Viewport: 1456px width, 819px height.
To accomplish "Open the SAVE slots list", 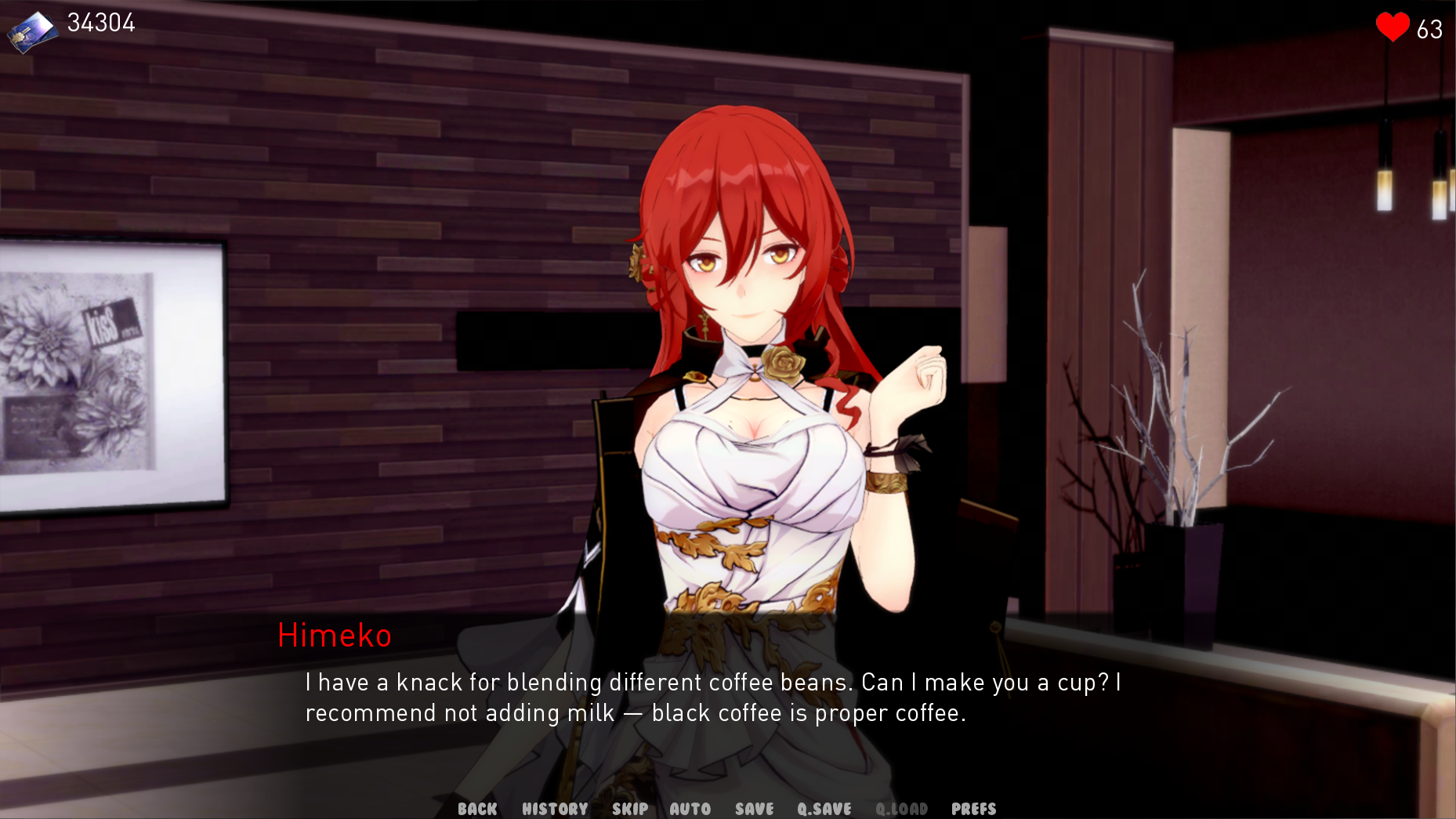I will [753, 808].
